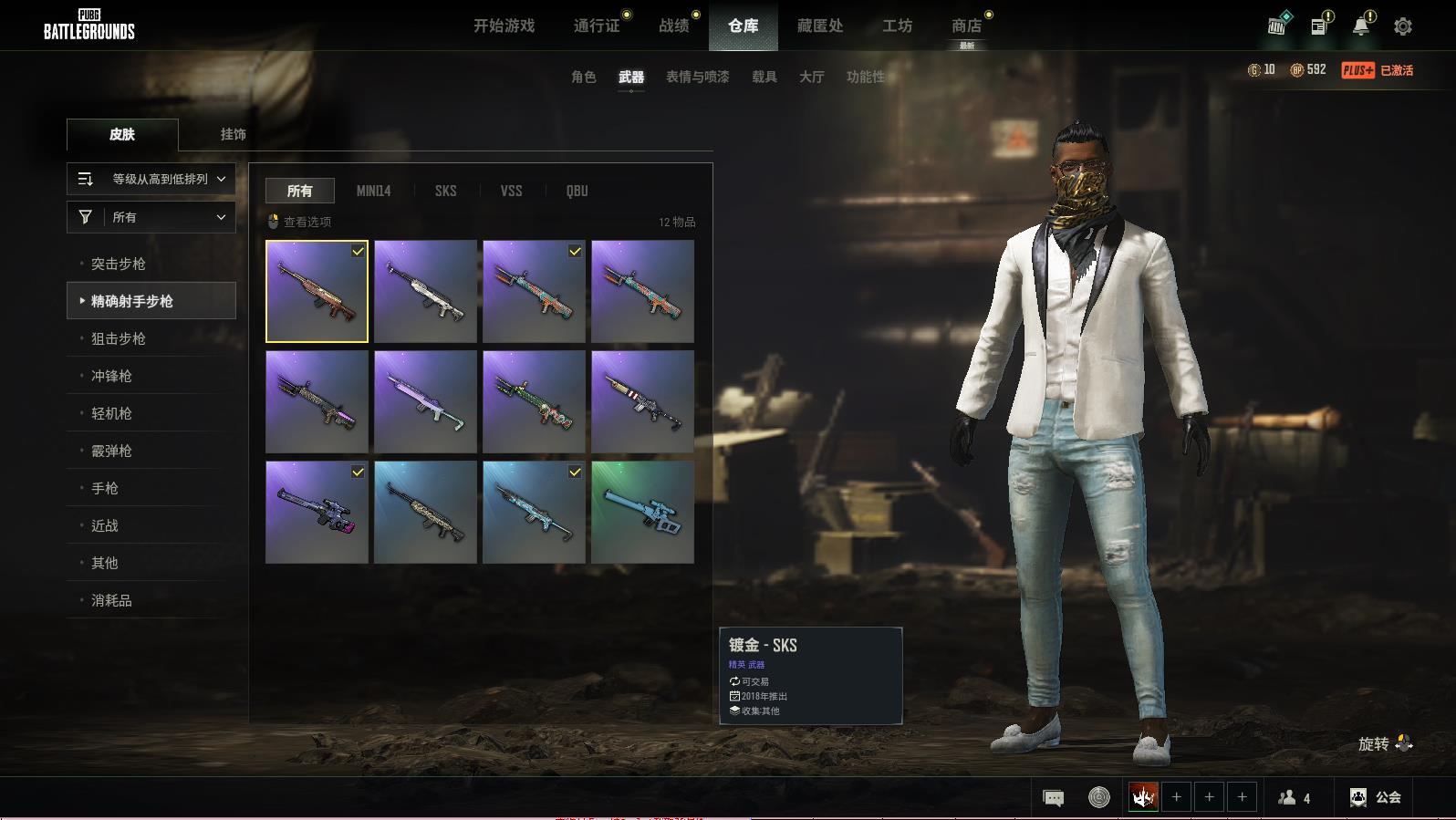The width and height of the screenshot is (1456, 820).
Task: Open the notifications bell
Action: click(1360, 26)
